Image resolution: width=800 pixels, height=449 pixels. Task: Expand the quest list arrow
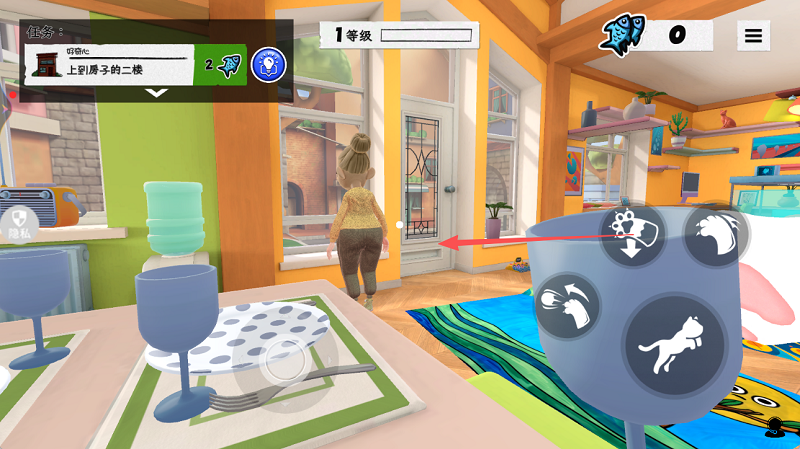[x=157, y=93]
